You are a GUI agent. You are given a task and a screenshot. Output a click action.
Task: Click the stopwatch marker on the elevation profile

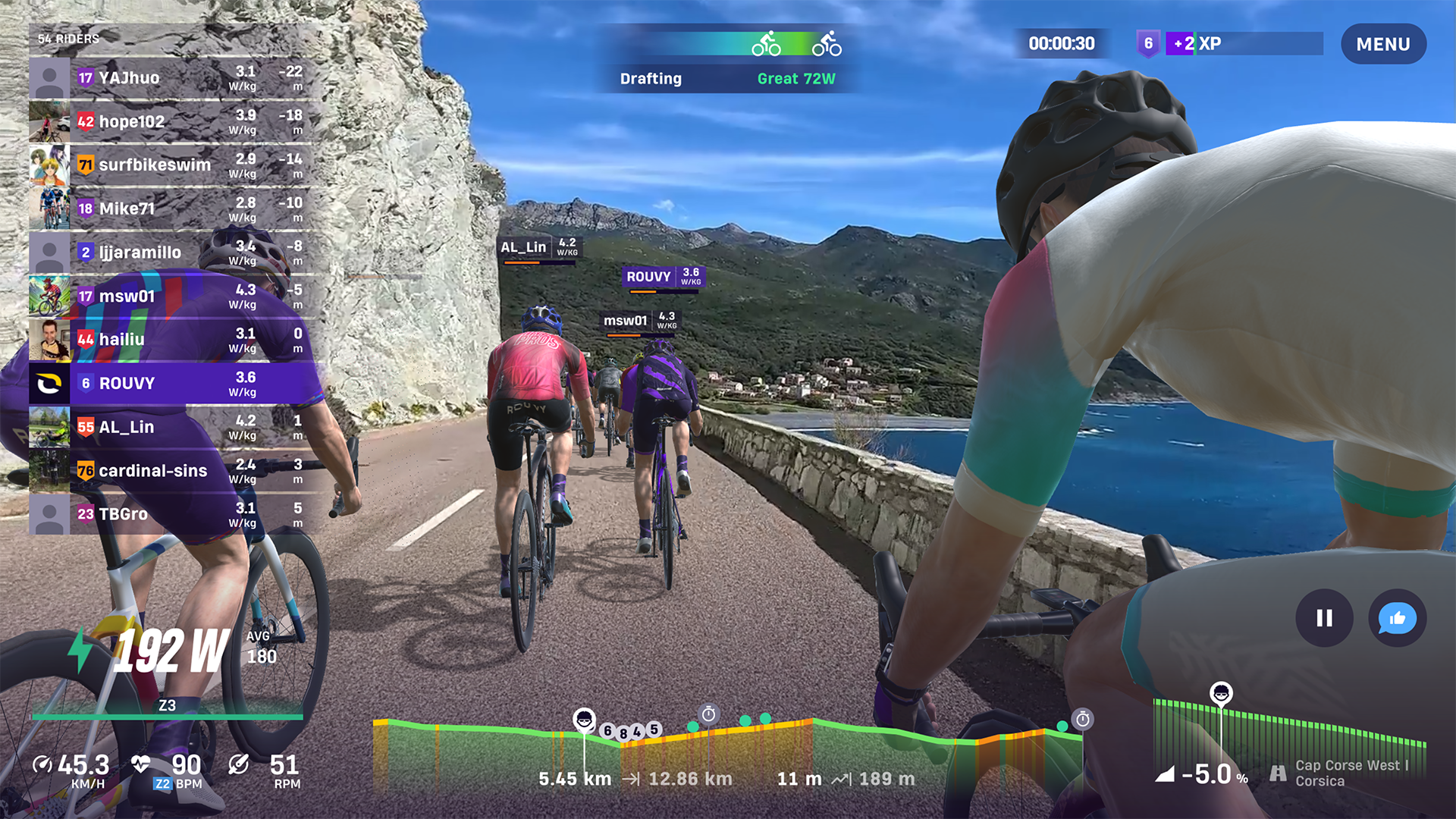[x=709, y=713]
